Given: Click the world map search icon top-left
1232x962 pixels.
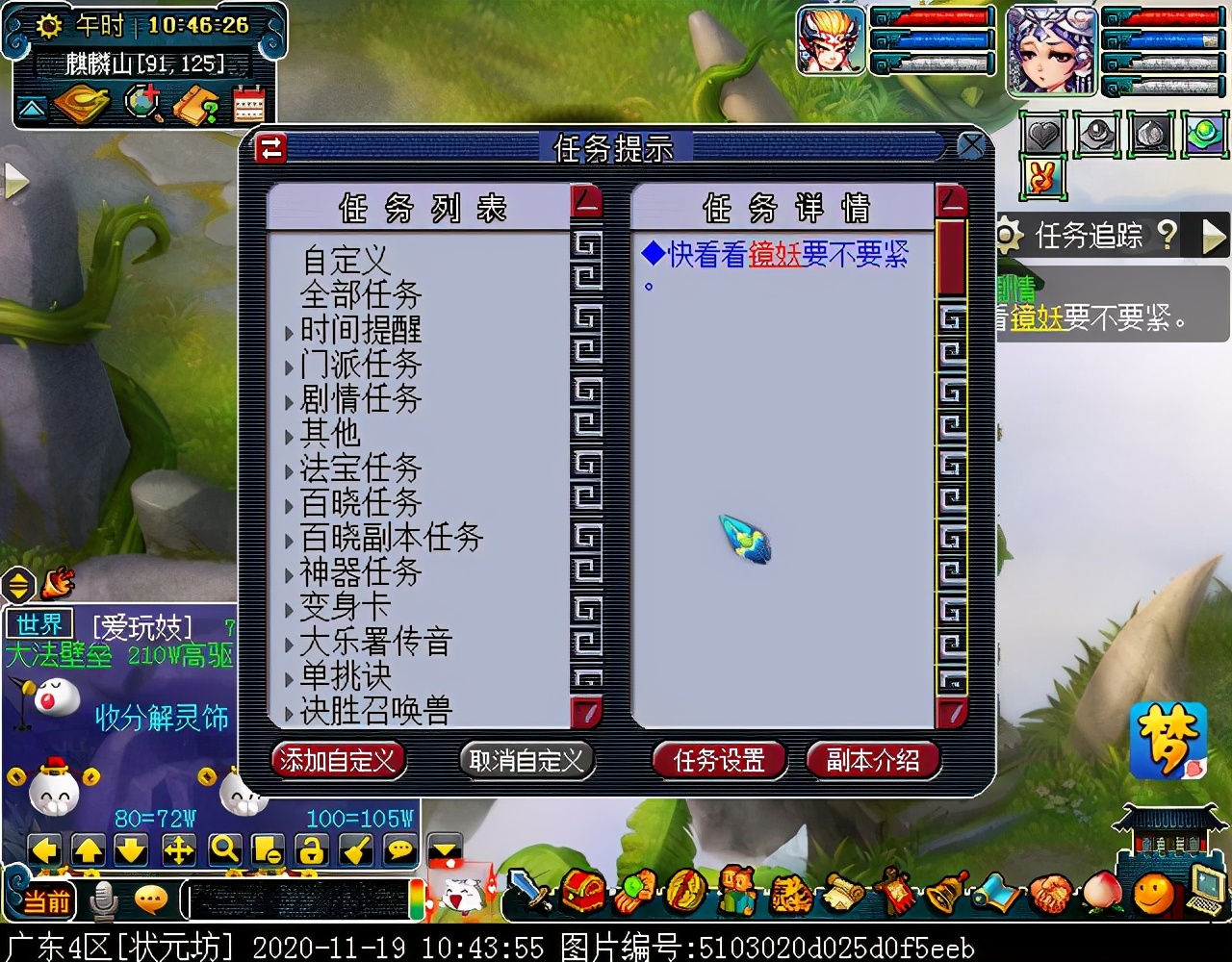Looking at the screenshot, I should (x=142, y=101).
